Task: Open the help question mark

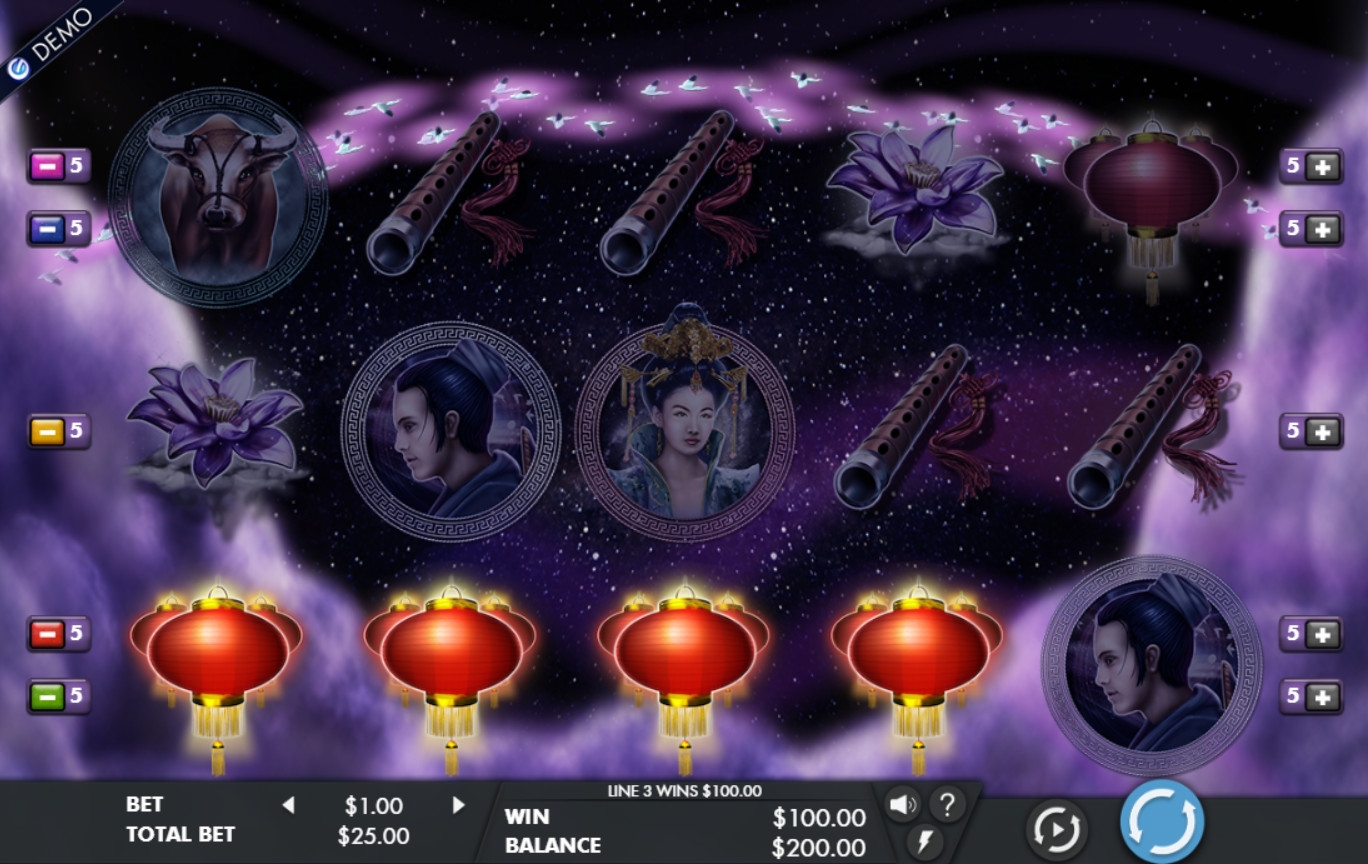Action: point(947,803)
